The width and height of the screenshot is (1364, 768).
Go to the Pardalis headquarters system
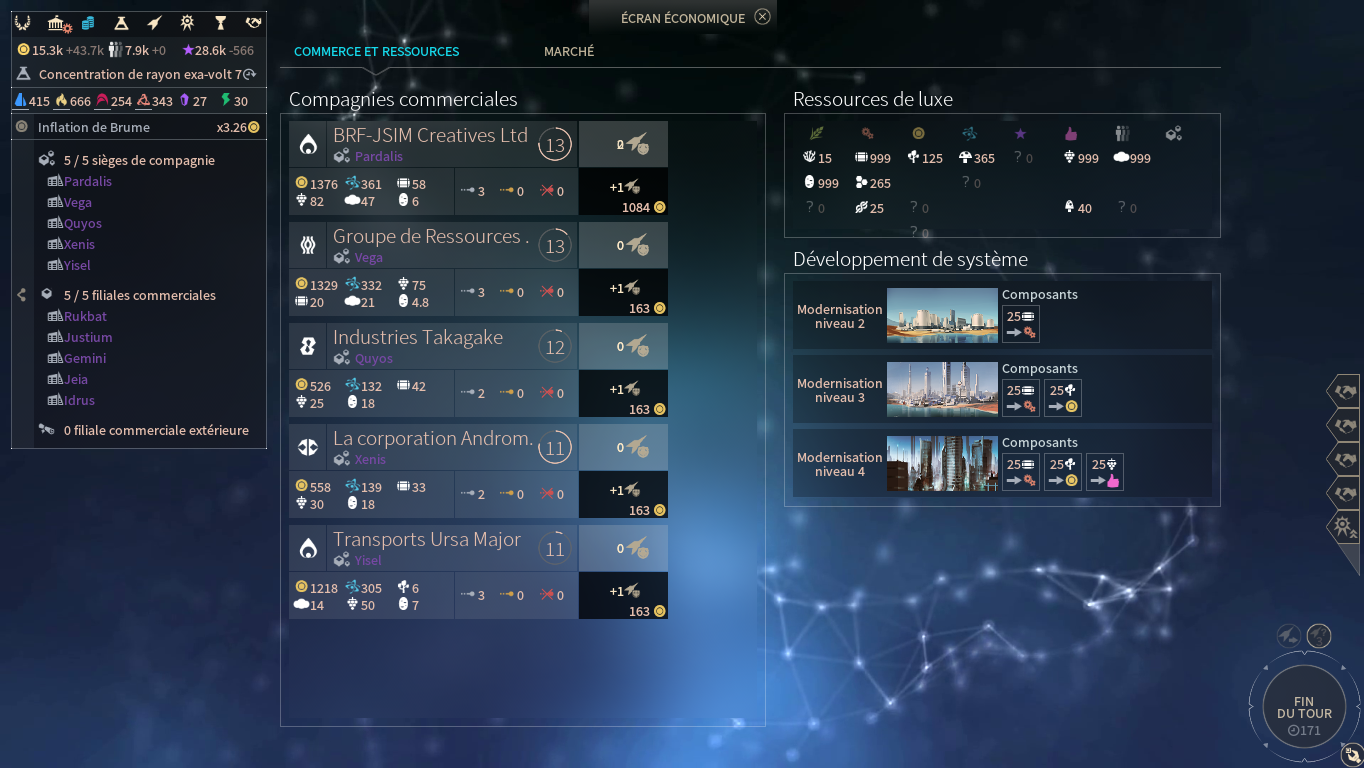pos(88,181)
